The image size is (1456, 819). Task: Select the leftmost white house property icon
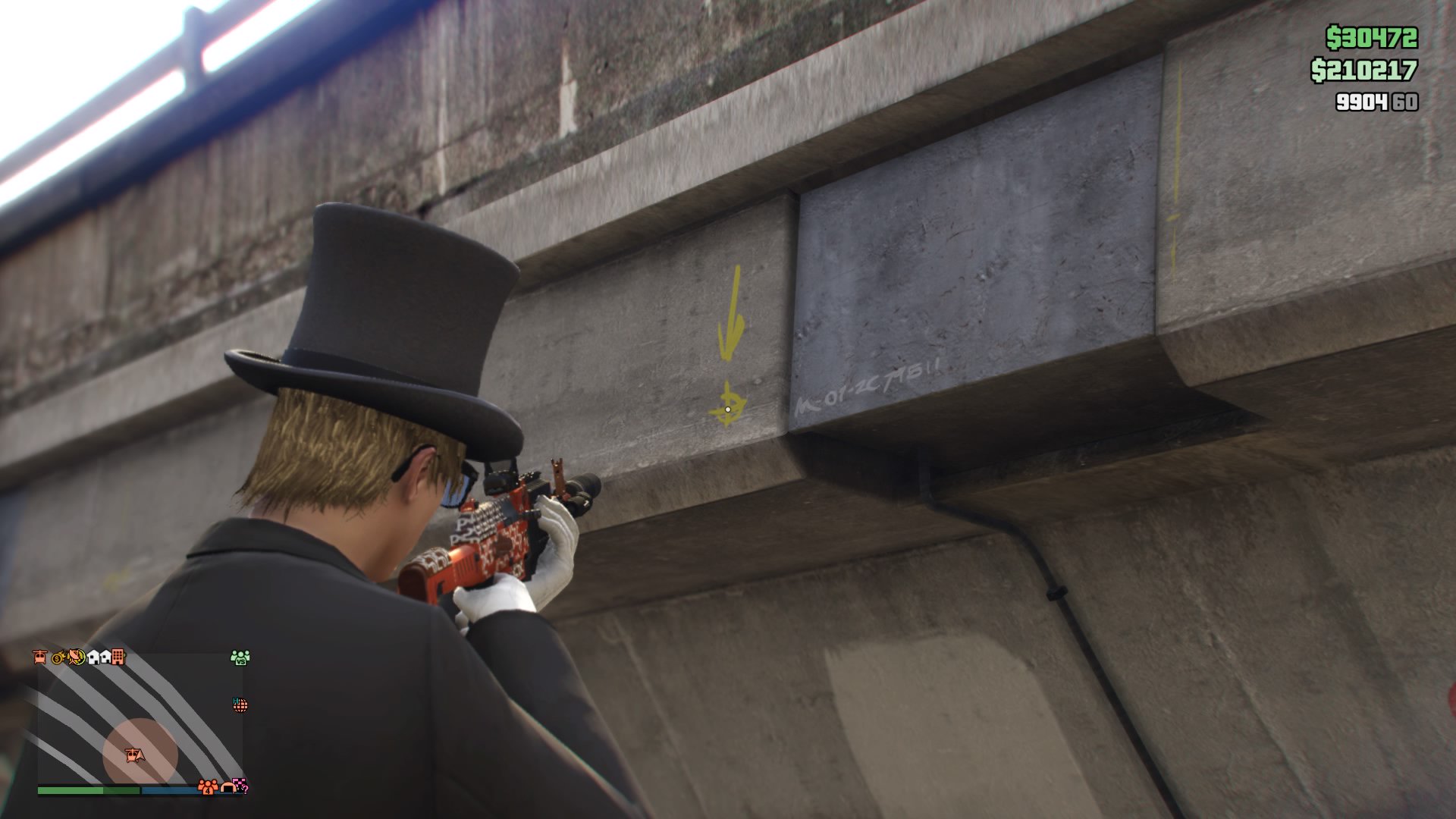[95, 658]
